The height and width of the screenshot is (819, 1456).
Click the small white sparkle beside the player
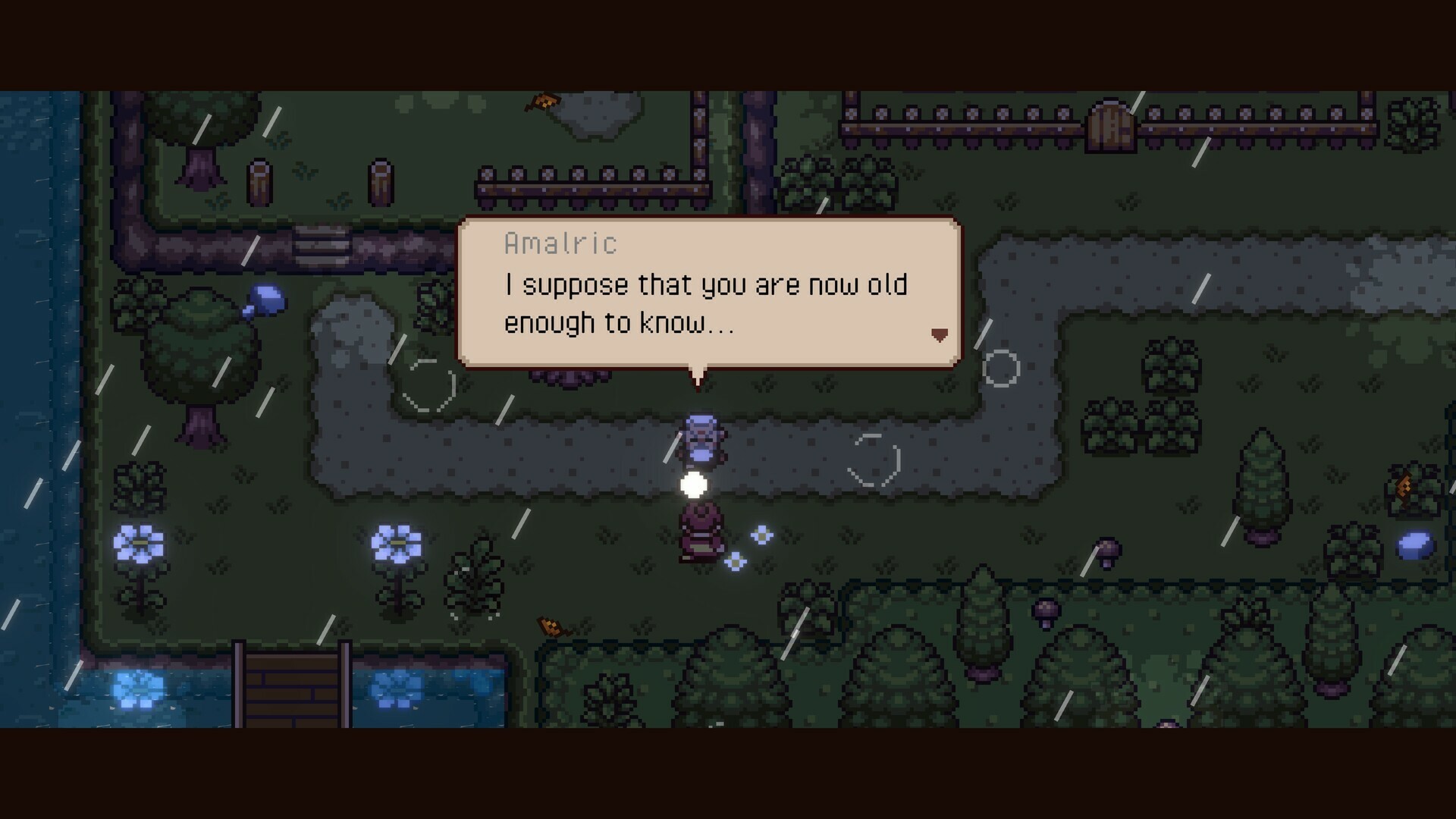tap(761, 535)
